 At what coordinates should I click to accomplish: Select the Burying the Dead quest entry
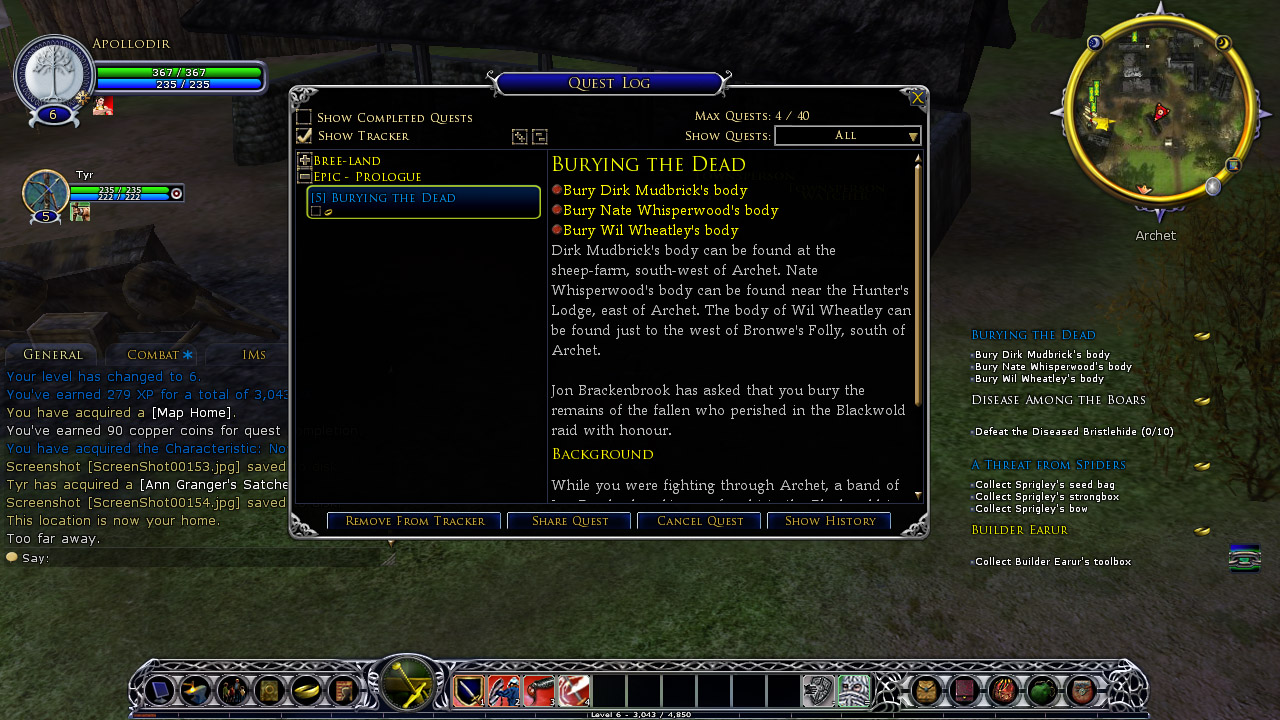click(x=423, y=198)
